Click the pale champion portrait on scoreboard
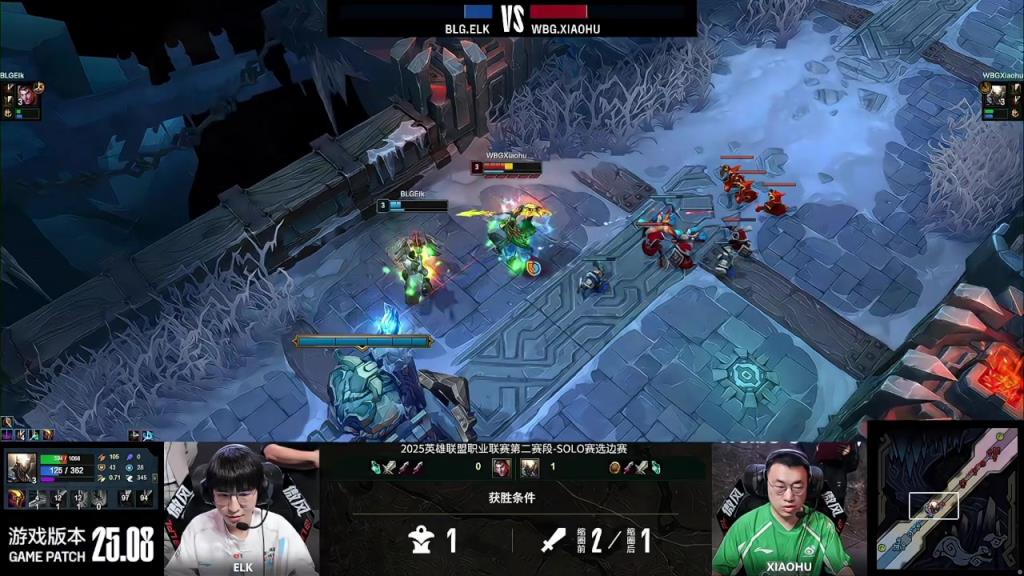This screenshot has height=576, width=1024. 529,467
